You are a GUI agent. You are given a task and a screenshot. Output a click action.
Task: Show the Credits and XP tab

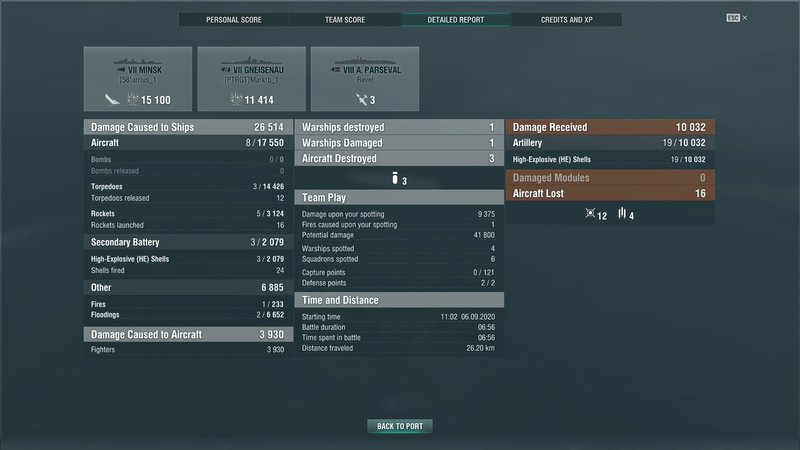pos(566,20)
